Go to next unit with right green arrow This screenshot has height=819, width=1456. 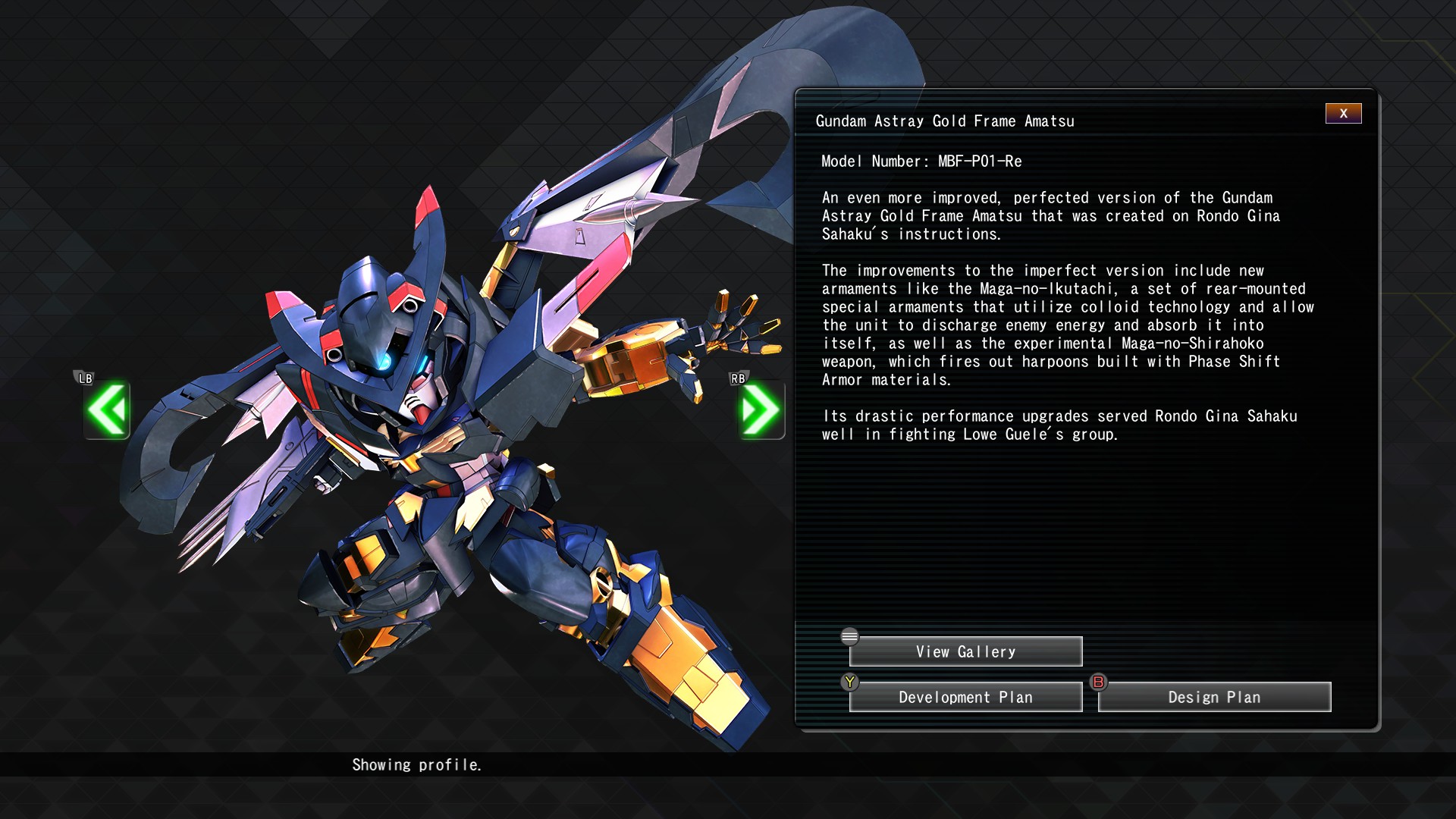coord(761,410)
